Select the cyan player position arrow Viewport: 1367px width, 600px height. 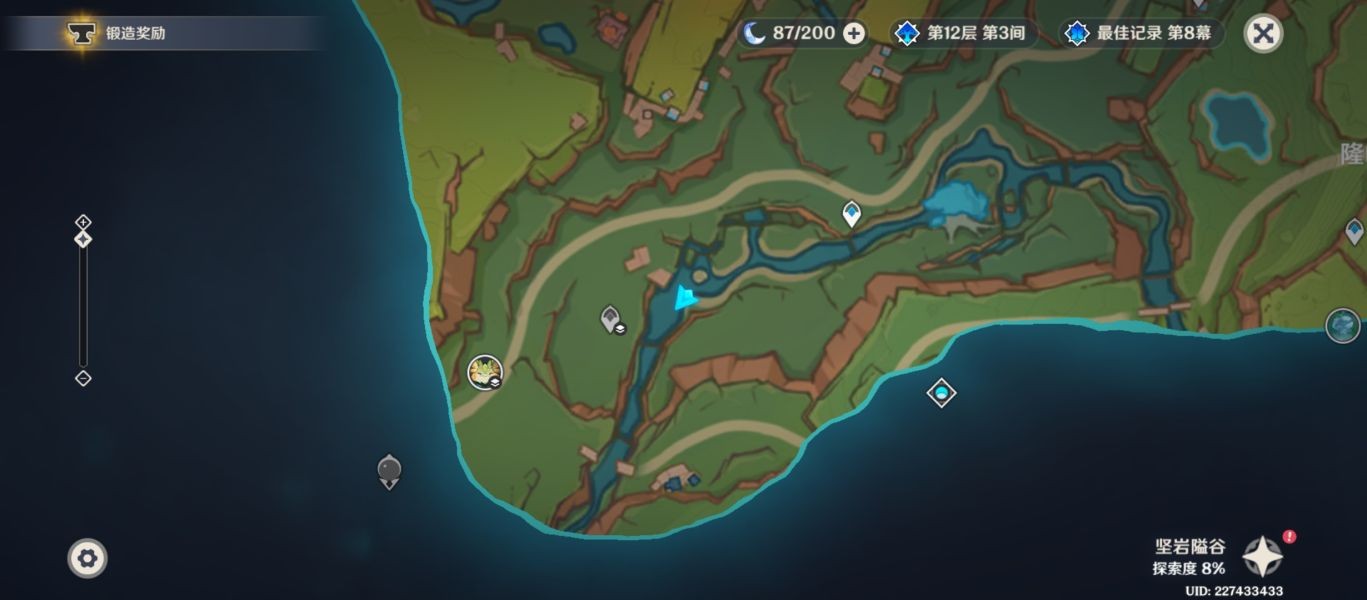(685, 298)
